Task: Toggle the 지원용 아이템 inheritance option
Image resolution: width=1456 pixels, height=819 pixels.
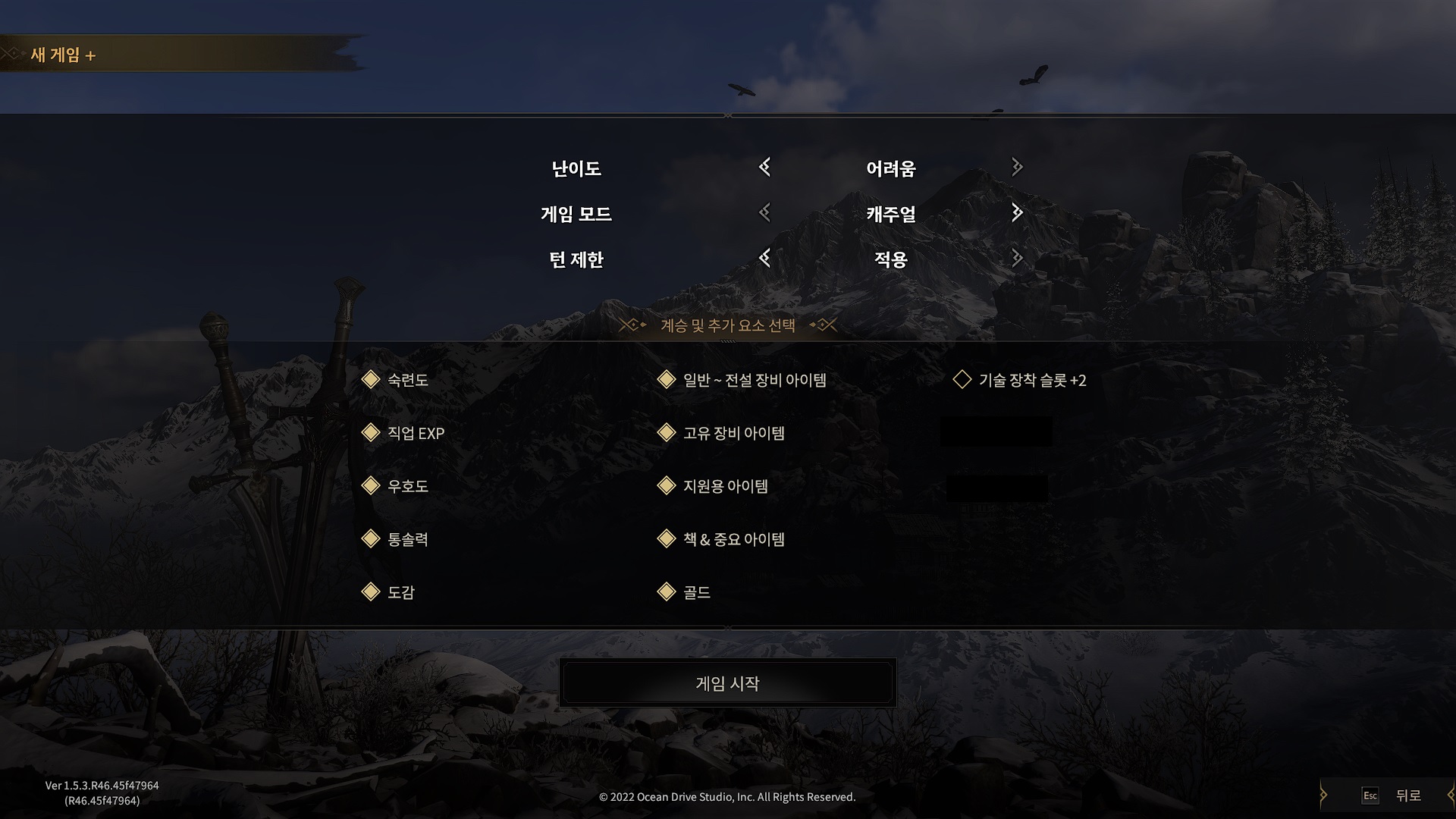Action: (668, 486)
